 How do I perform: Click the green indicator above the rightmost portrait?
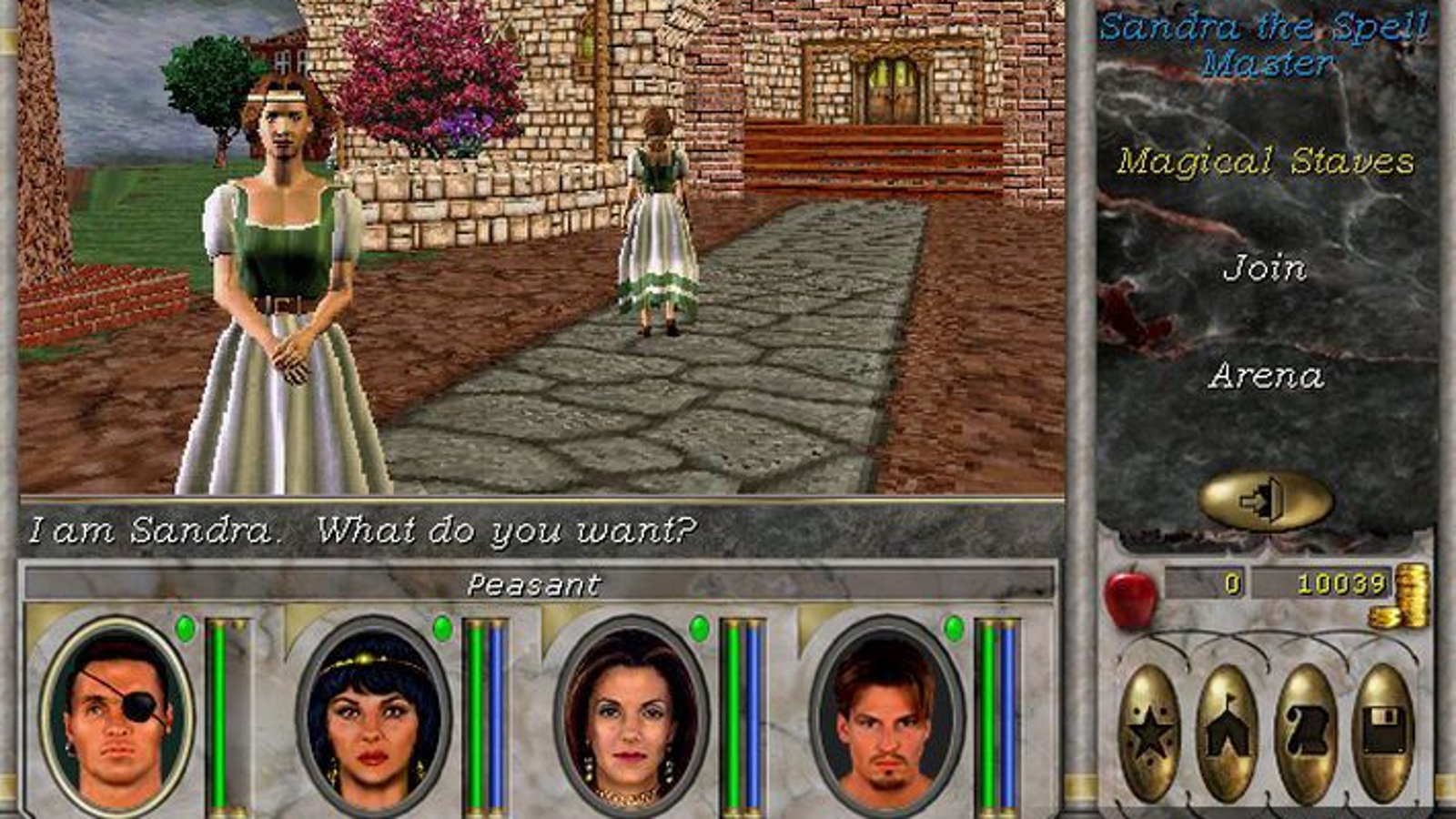coord(953,626)
